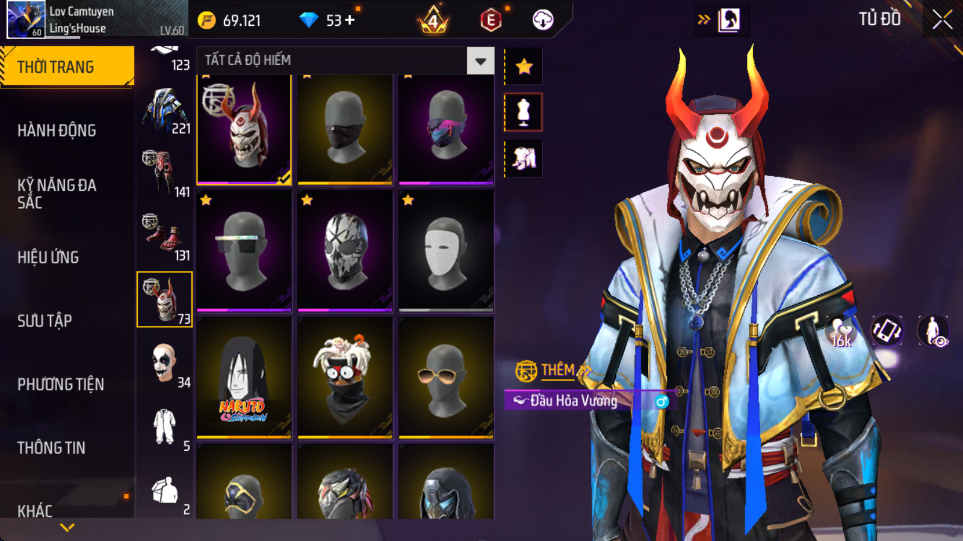Close the wardrobe with the X button
Image resolution: width=963 pixels, height=541 pixels.
(942, 20)
